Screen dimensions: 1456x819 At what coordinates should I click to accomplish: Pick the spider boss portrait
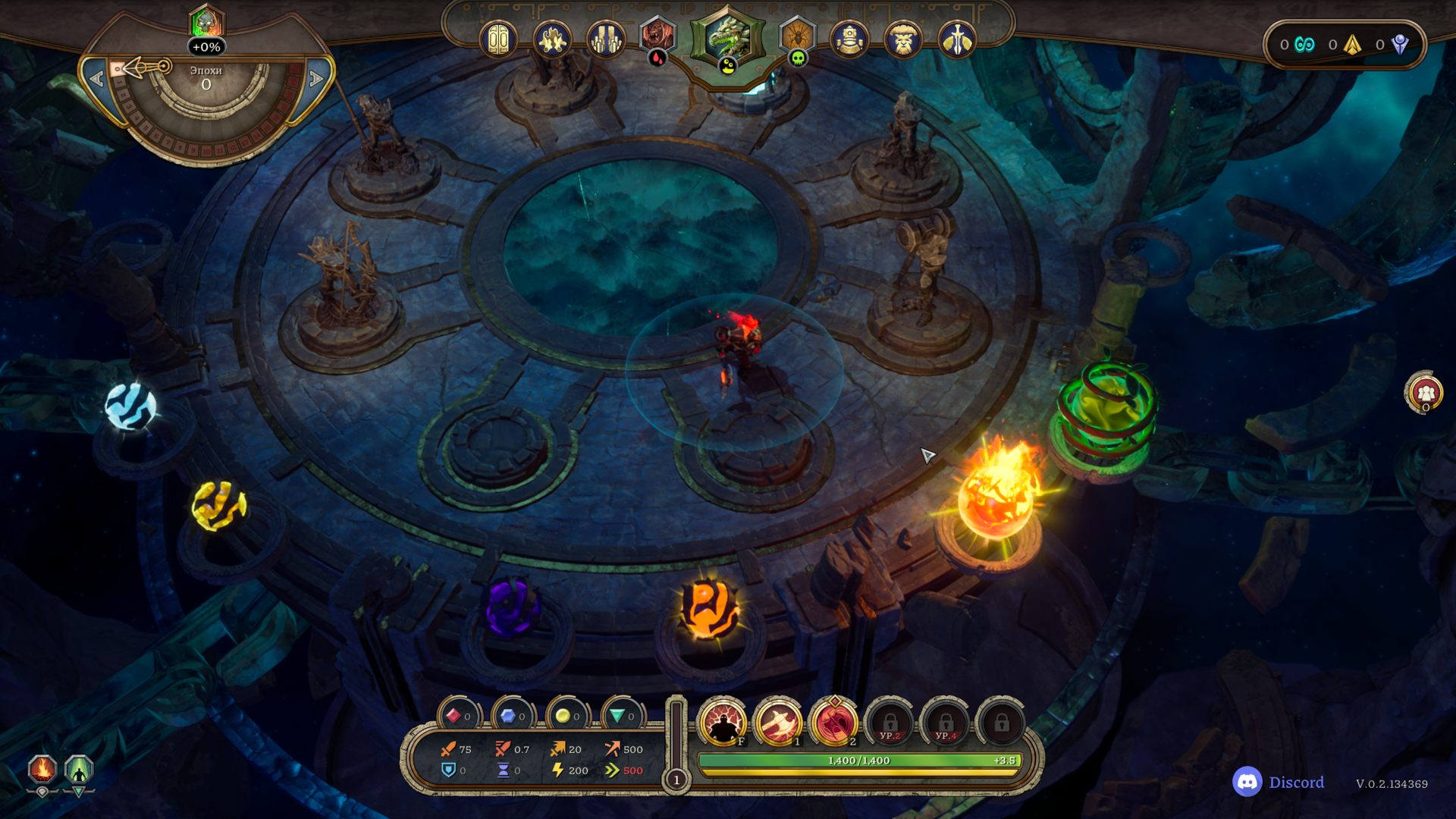(797, 36)
